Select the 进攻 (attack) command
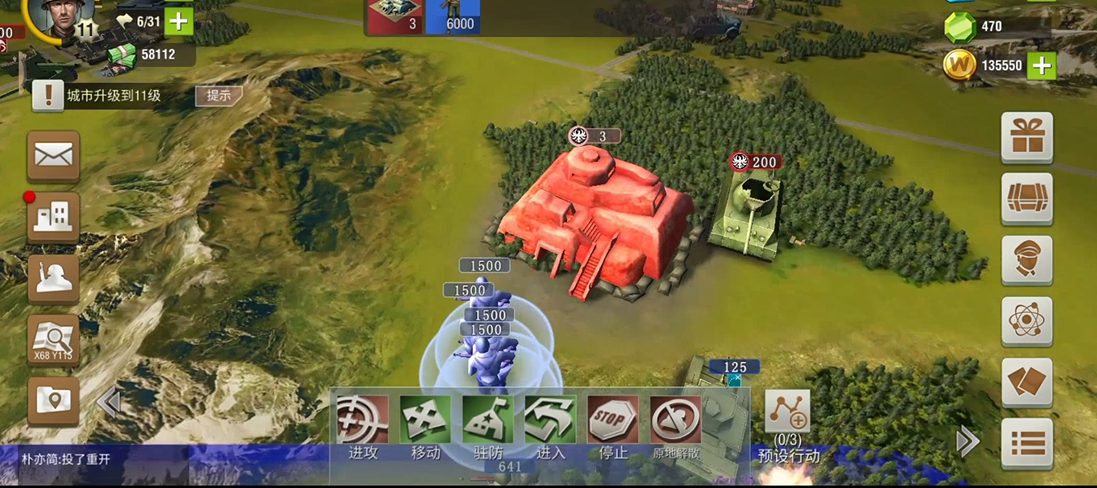Image resolution: width=1097 pixels, height=488 pixels. pyautogui.click(x=362, y=421)
